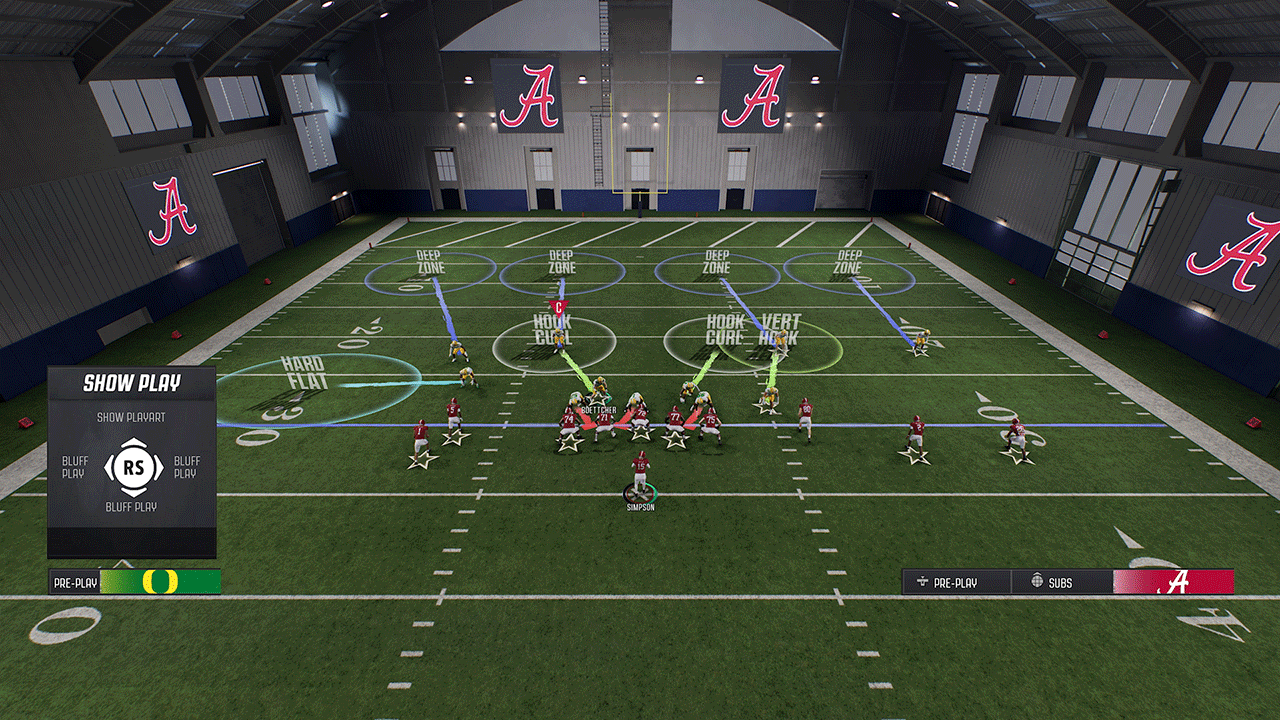This screenshot has width=1280, height=720.
Task: Select the Pre-Play tab beside Subs
Action: (956, 582)
